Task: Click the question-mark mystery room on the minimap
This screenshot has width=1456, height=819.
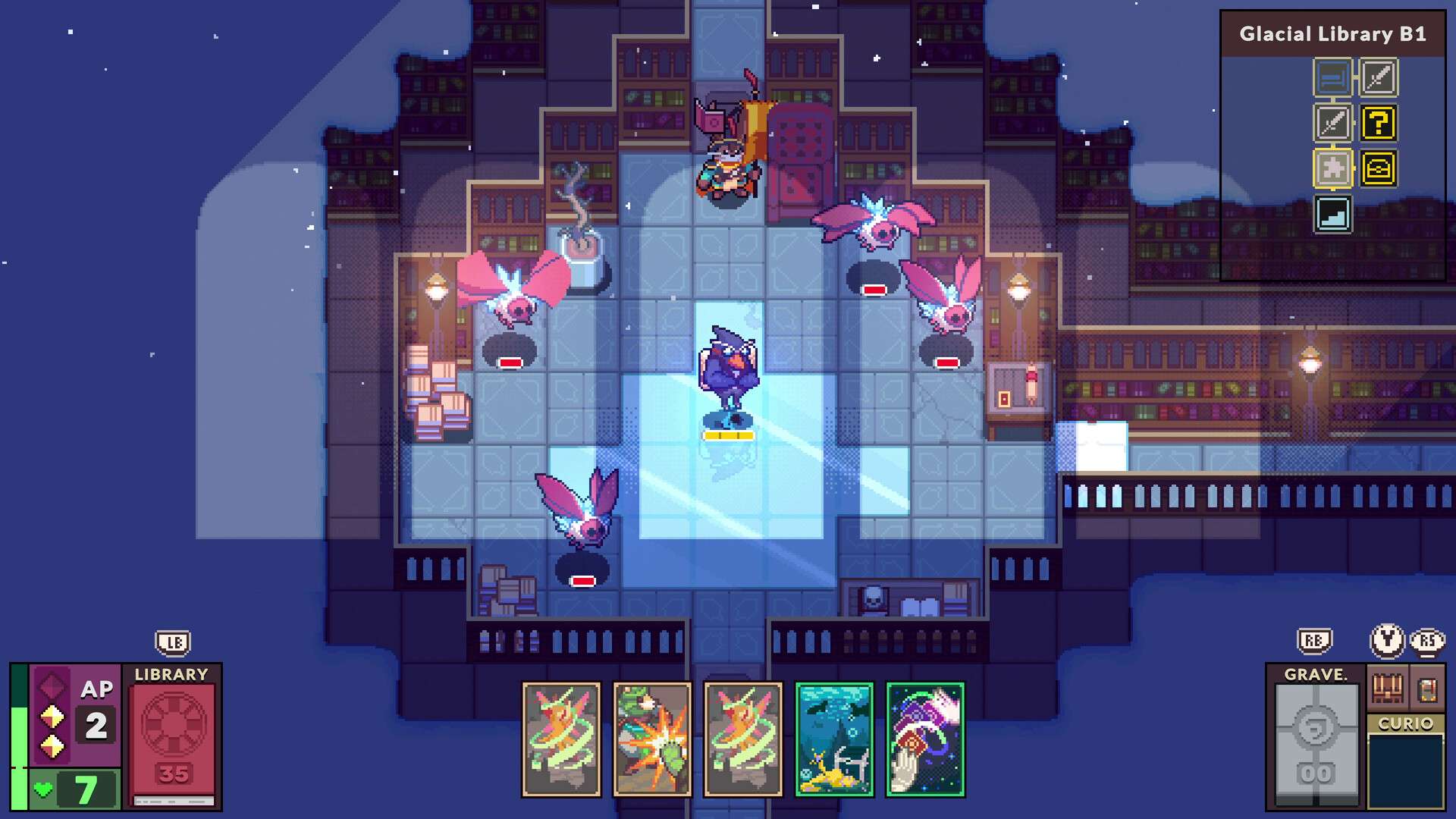Action: [x=1379, y=123]
